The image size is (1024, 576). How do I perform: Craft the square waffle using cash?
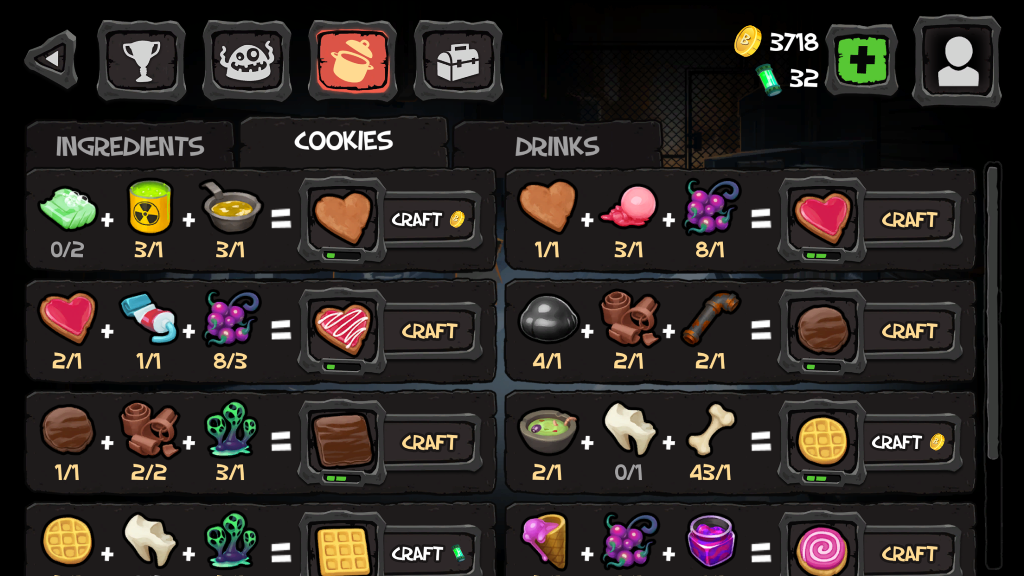(427, 553)
